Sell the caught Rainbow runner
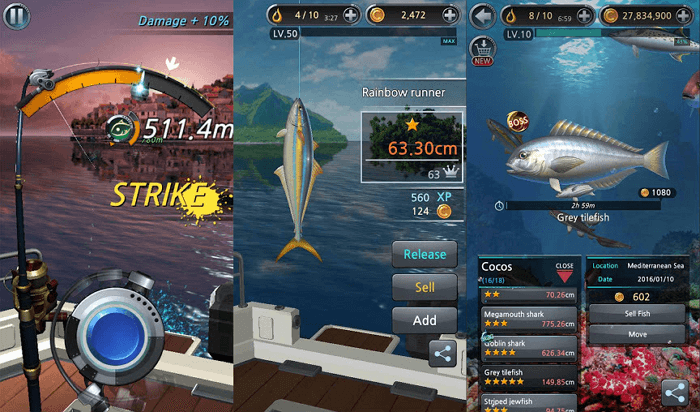 pos(424,287)
